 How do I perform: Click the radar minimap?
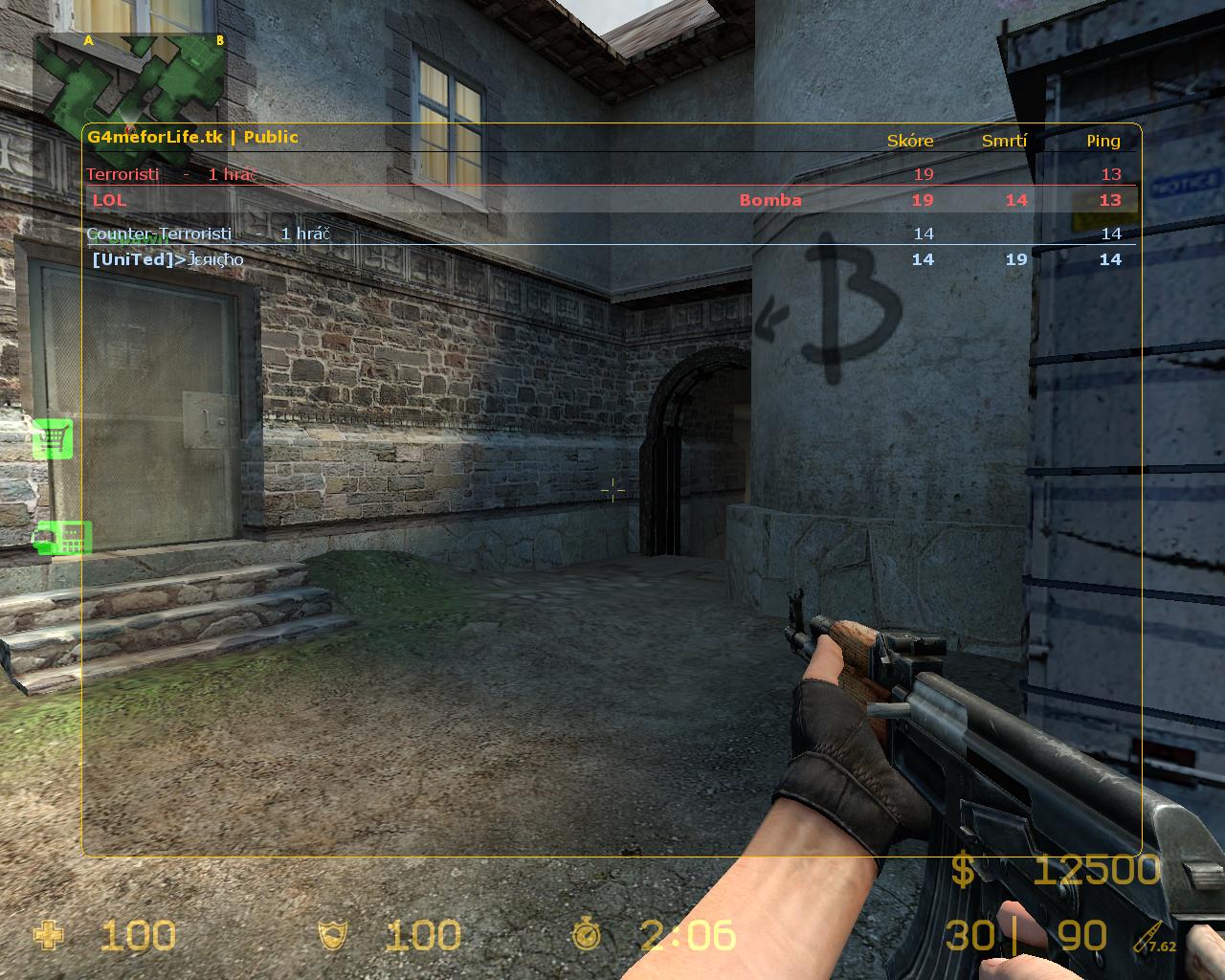tap(130, 84)
